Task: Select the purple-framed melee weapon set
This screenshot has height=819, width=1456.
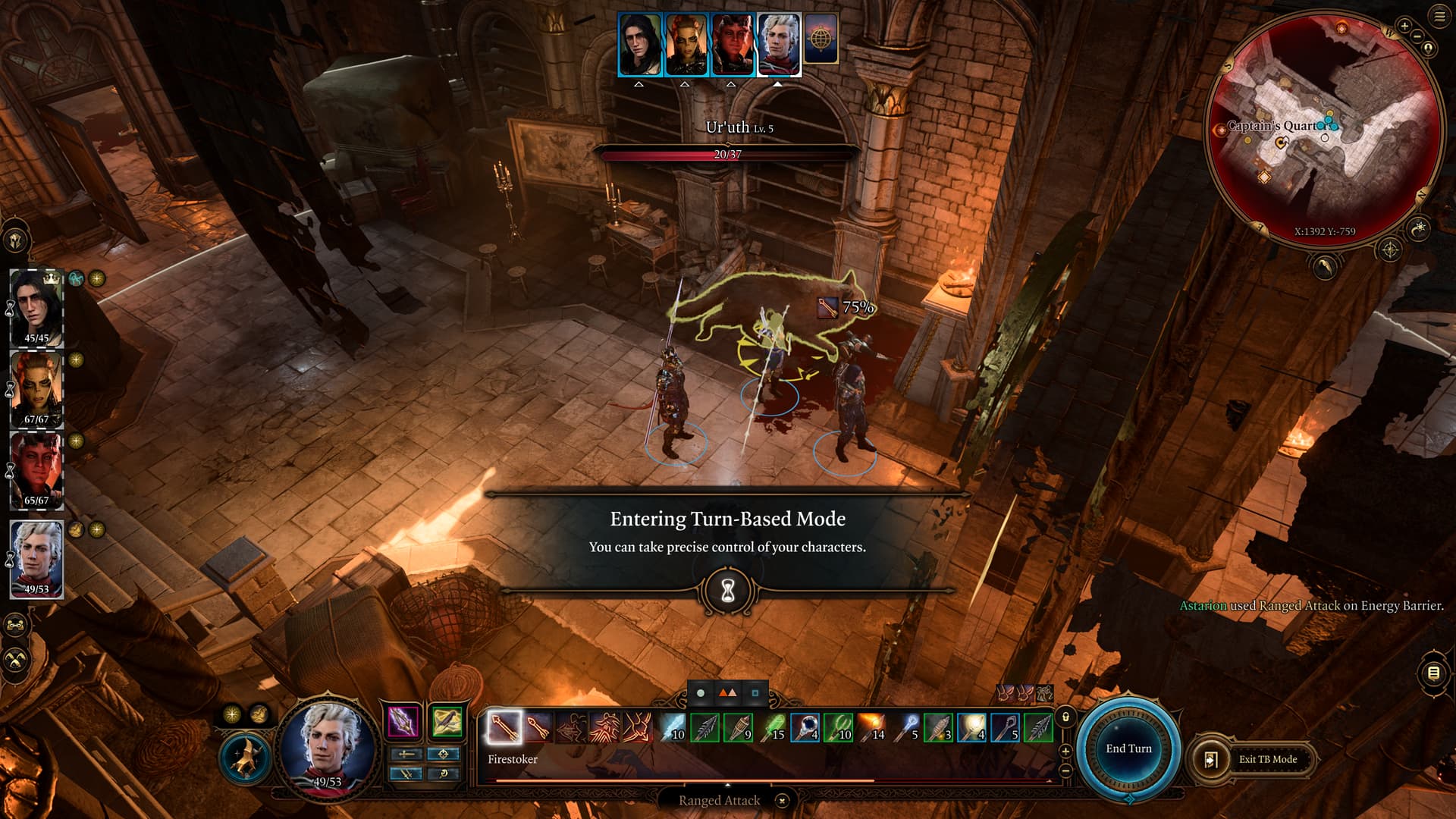Action: tap(403, 721)
